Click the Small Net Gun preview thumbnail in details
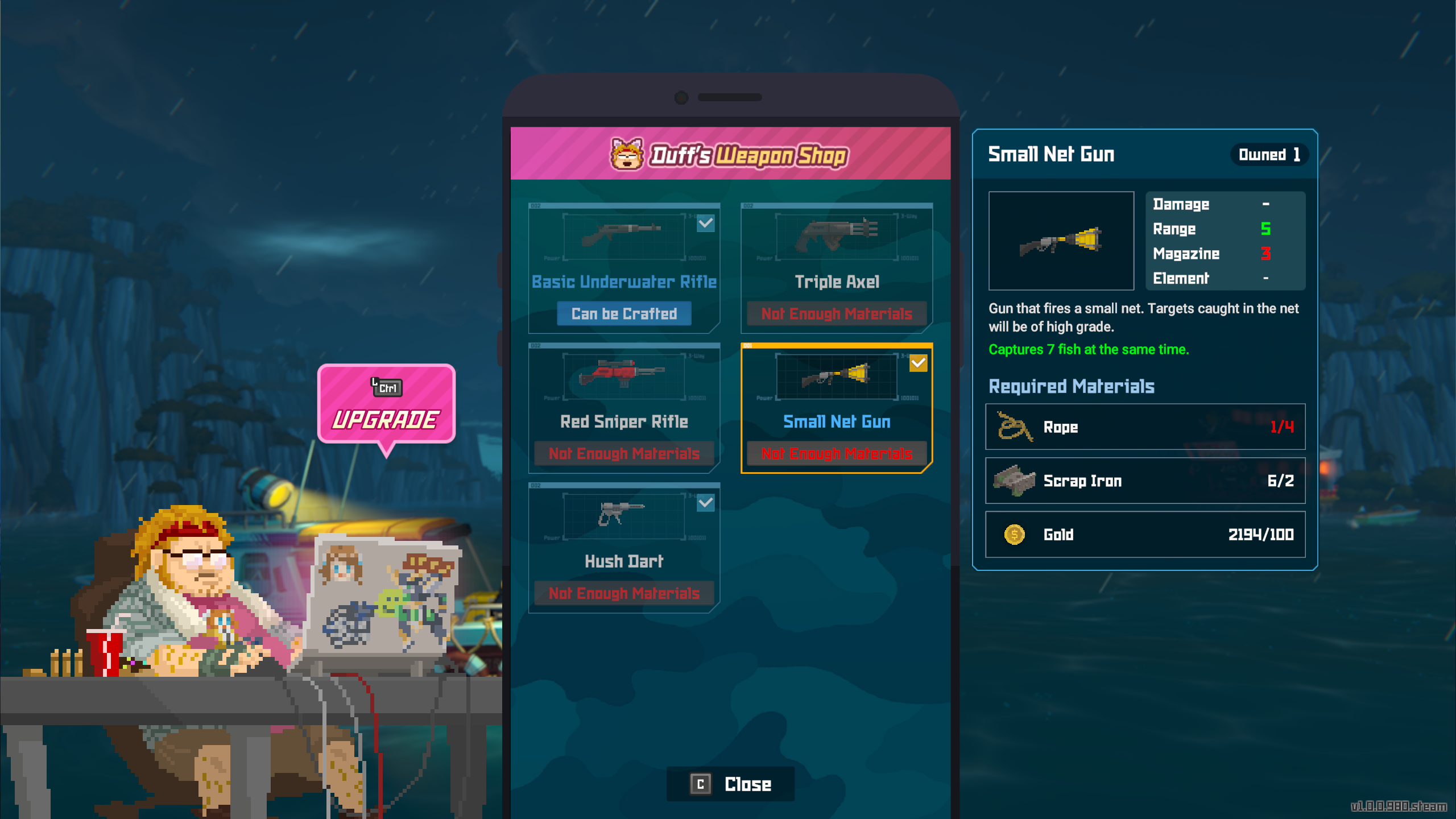Viewport: 1456px width, 819px height. tap(1061, 241)
